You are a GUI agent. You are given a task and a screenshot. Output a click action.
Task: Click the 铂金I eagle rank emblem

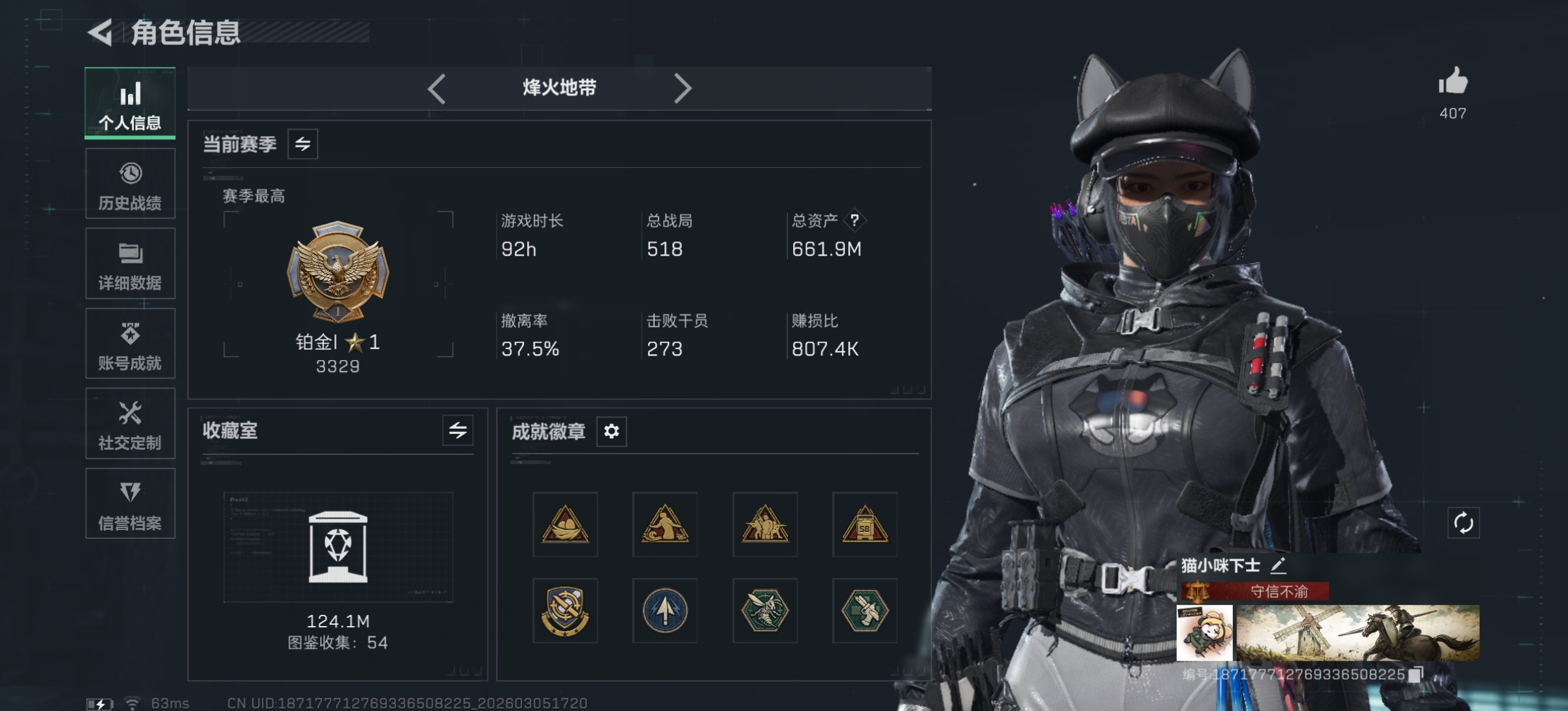point(338,271)
